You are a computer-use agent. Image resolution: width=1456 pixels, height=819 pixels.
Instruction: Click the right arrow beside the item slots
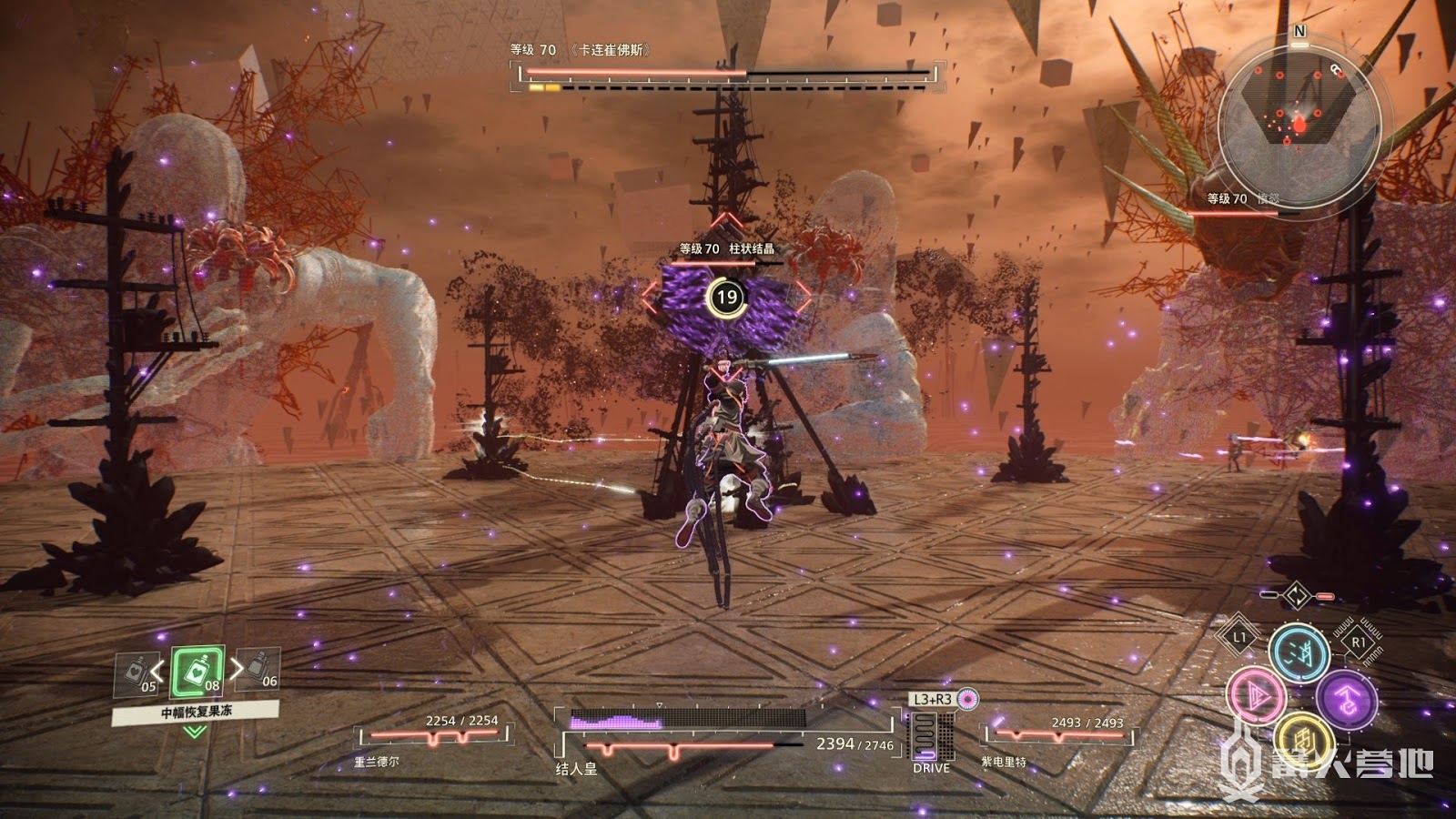(x=237, y=670)
